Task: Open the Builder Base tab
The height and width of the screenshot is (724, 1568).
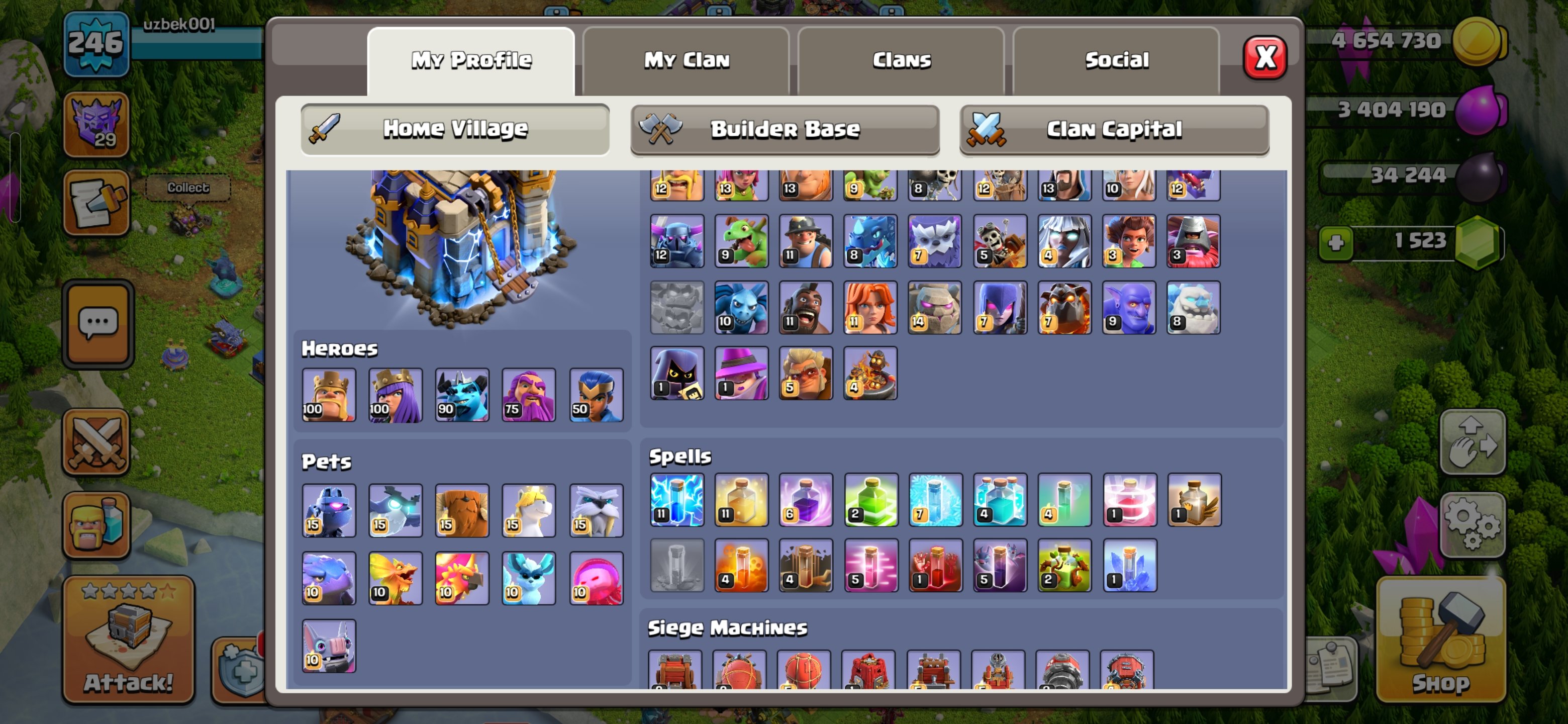Action: [784, 129]
